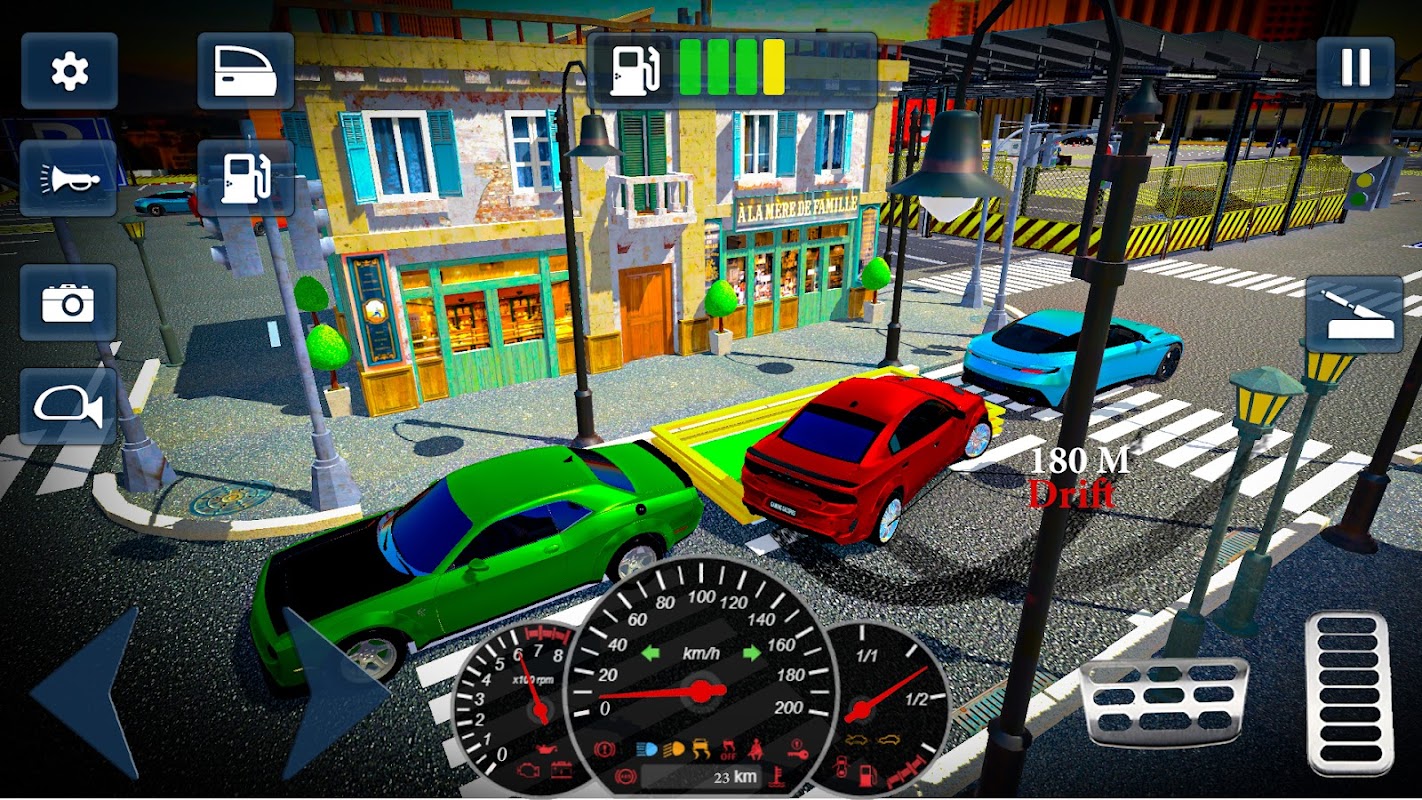
Task: Tap the gas accelerator pedal
Action: (1348, 692)
